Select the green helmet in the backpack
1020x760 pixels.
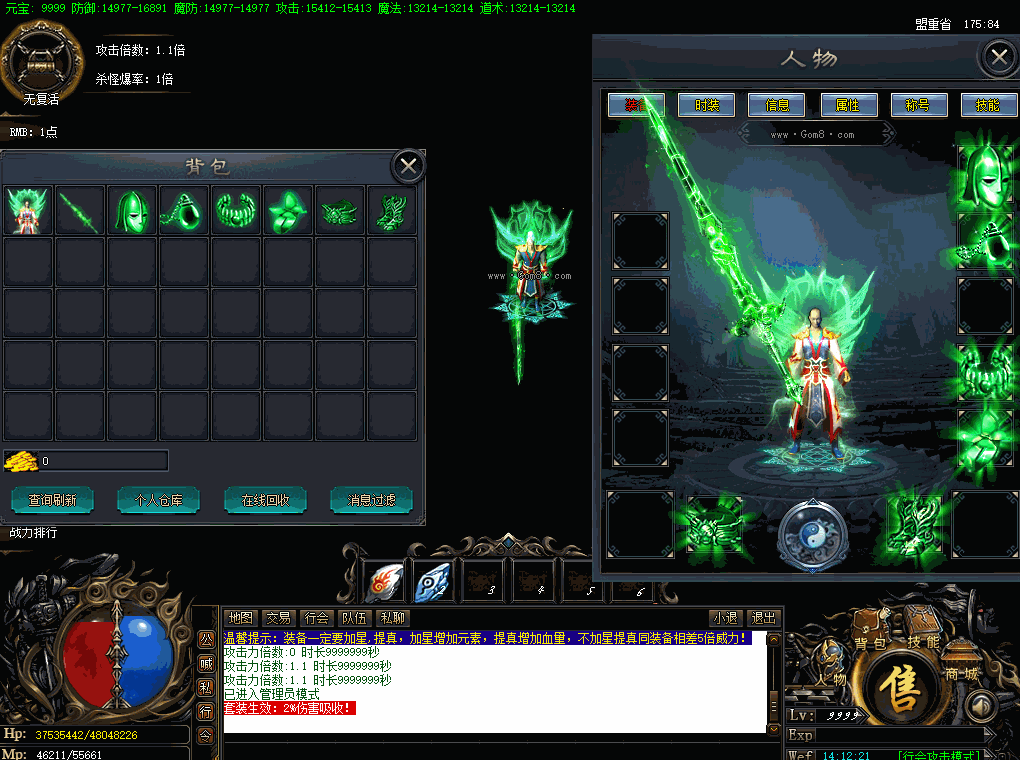click(x=132, y=211)
